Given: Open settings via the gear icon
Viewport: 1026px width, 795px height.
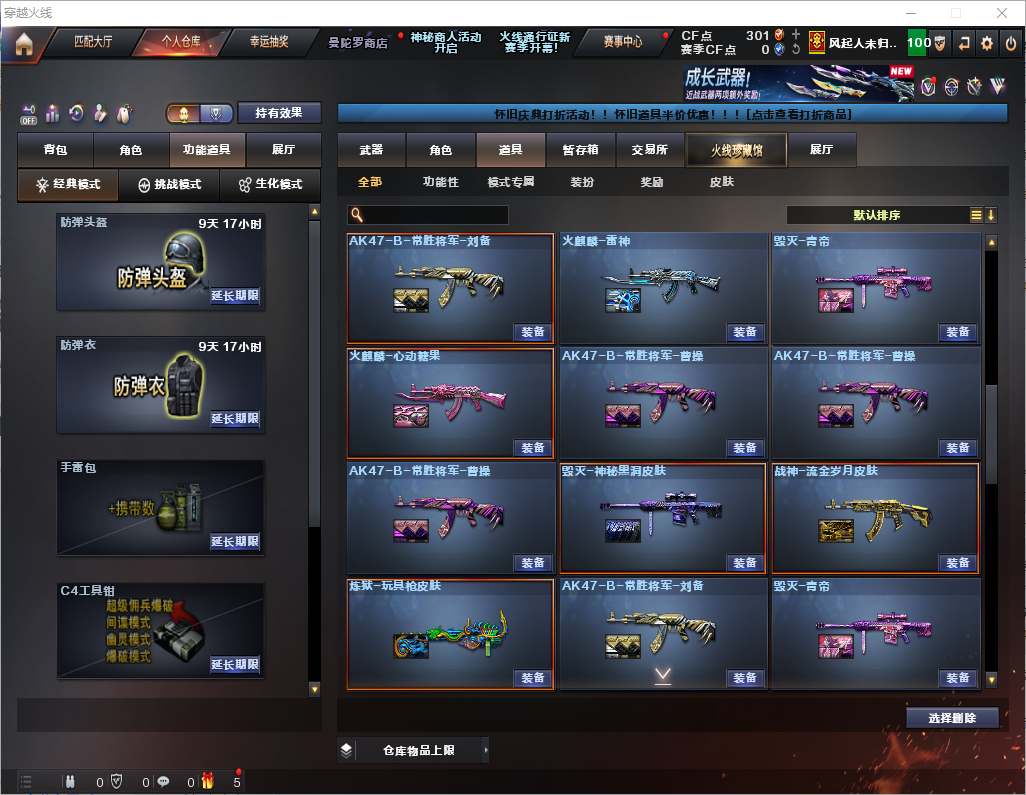Looking at the screenshot, I should pyautogui.click(x=987, y=43).
